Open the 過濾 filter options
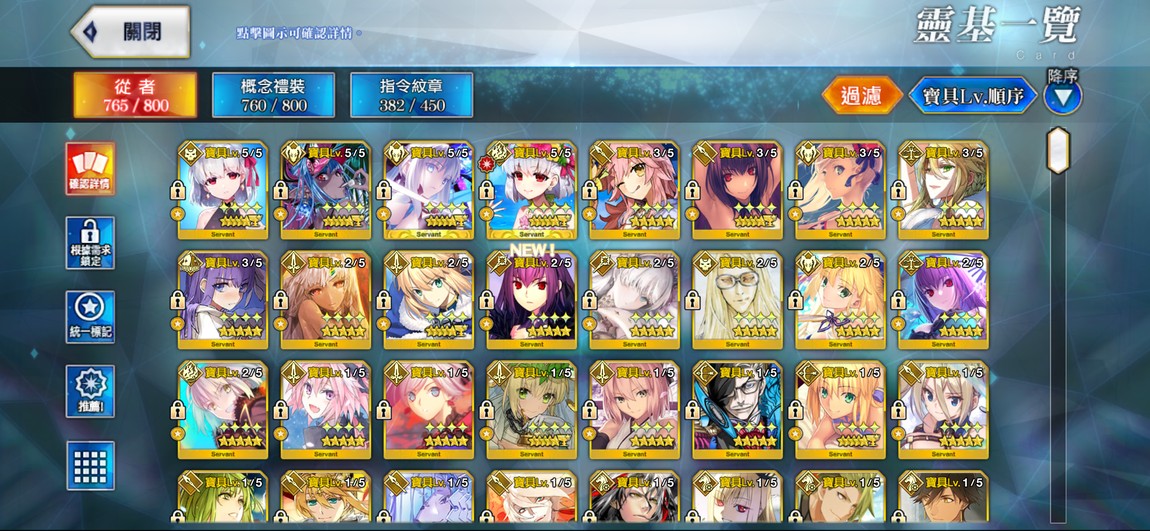 (x=861, y=96)
